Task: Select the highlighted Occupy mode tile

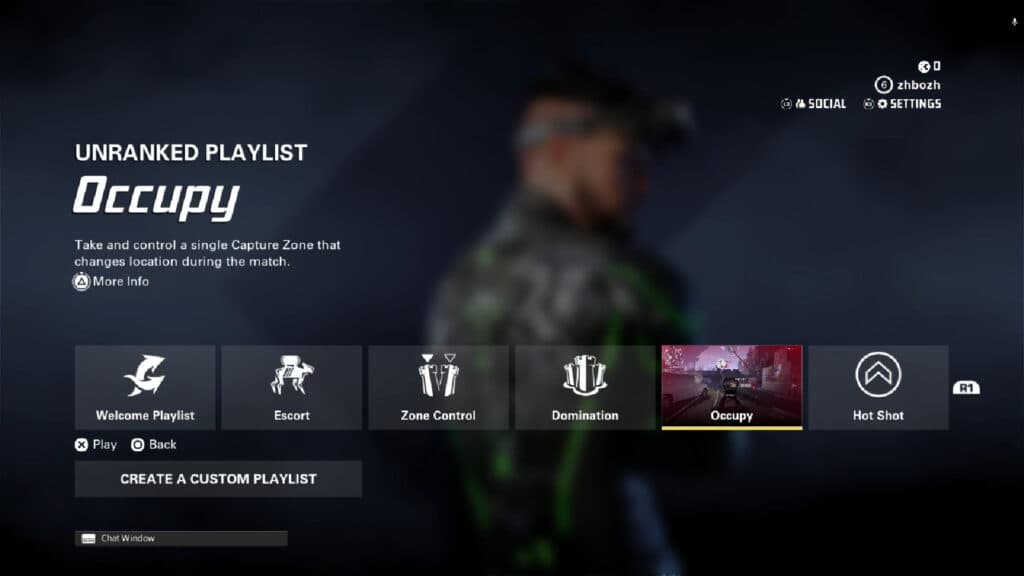Action: (731, 388)
